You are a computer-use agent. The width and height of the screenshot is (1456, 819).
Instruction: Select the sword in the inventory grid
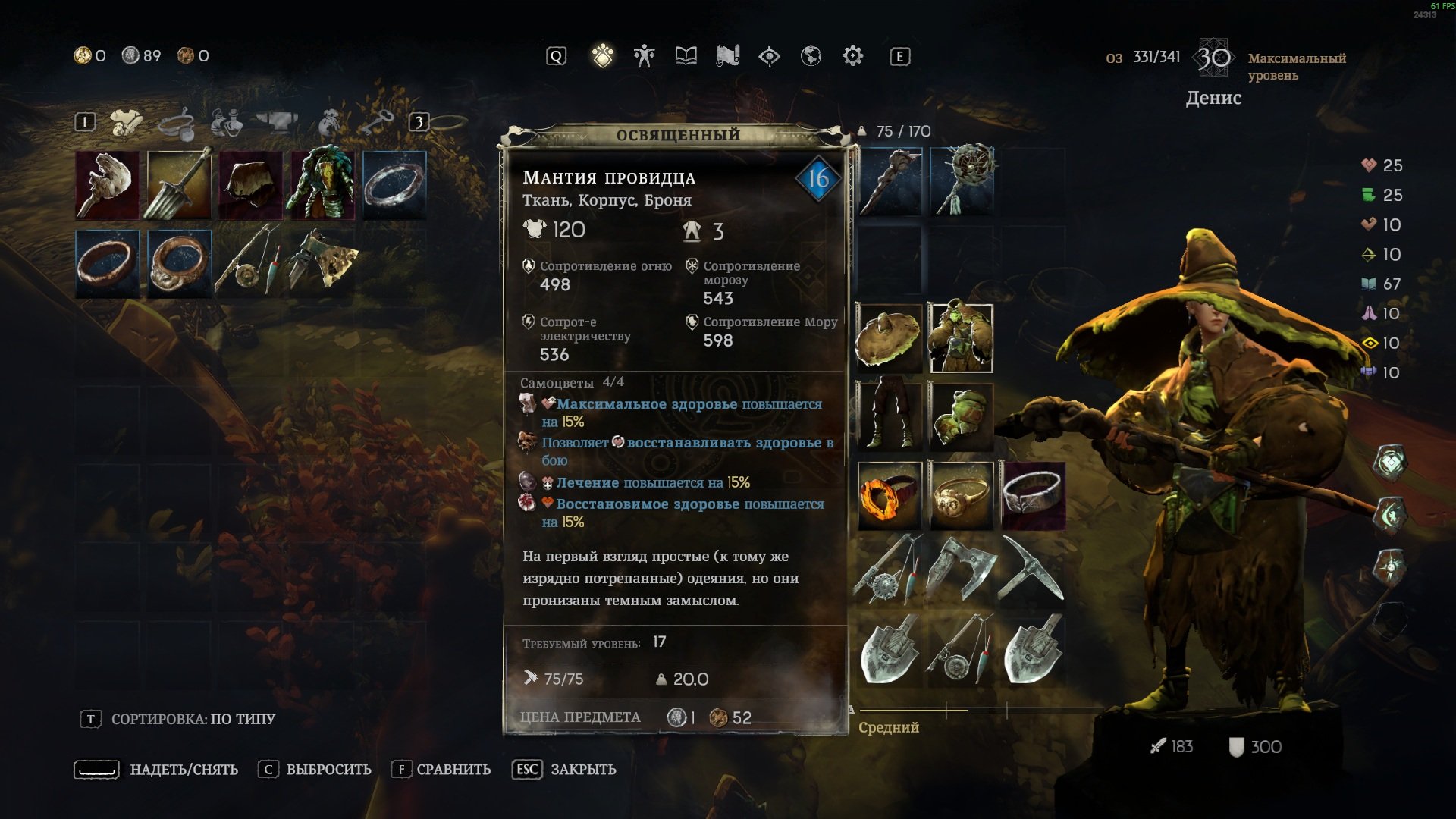(x=179, y=184)
